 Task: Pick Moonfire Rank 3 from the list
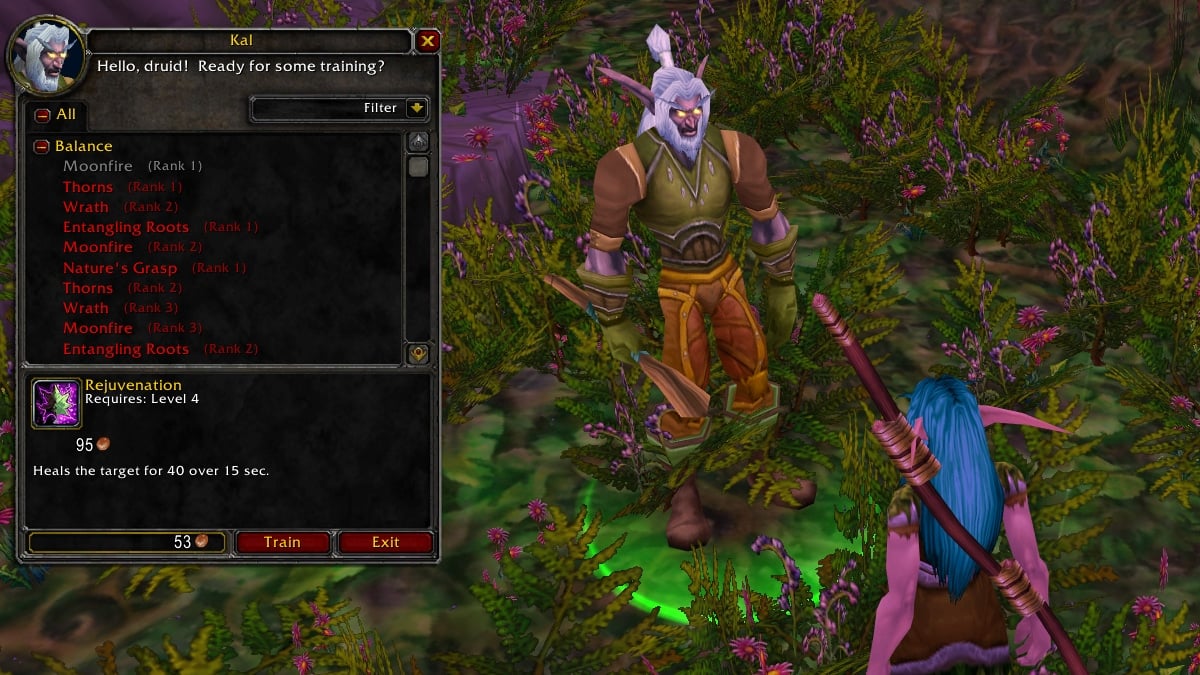click(98, 328)
